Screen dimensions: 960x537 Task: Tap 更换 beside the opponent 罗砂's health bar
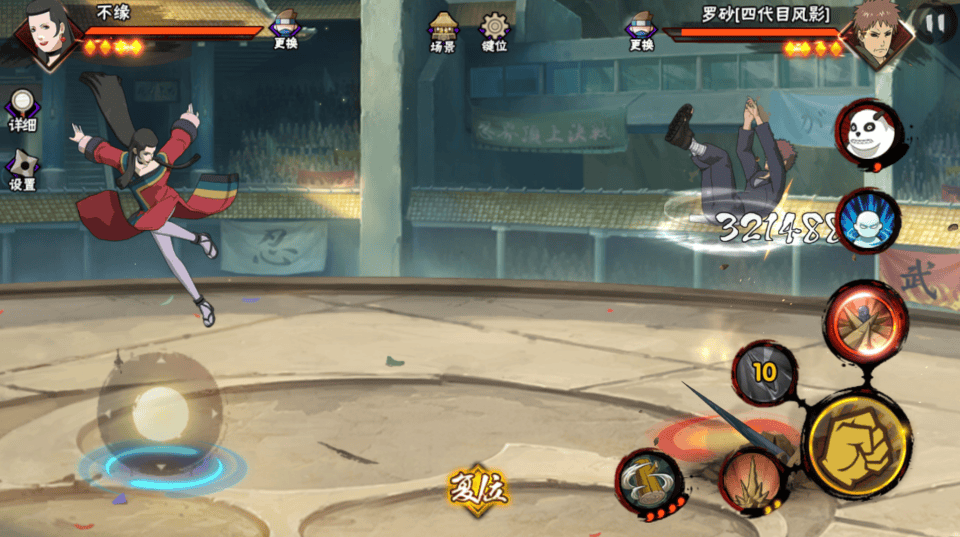pyautogui.click(x=641, y=32)
